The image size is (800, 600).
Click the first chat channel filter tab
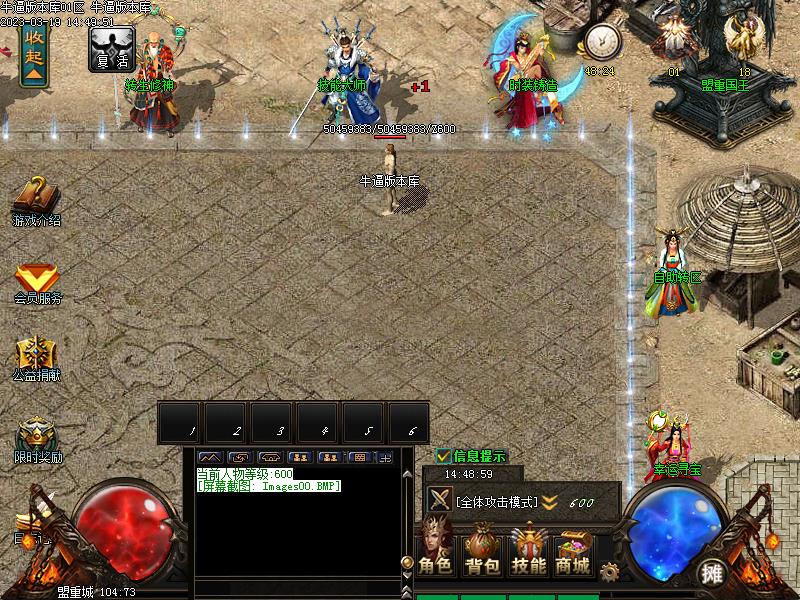[x=210, y=457]
